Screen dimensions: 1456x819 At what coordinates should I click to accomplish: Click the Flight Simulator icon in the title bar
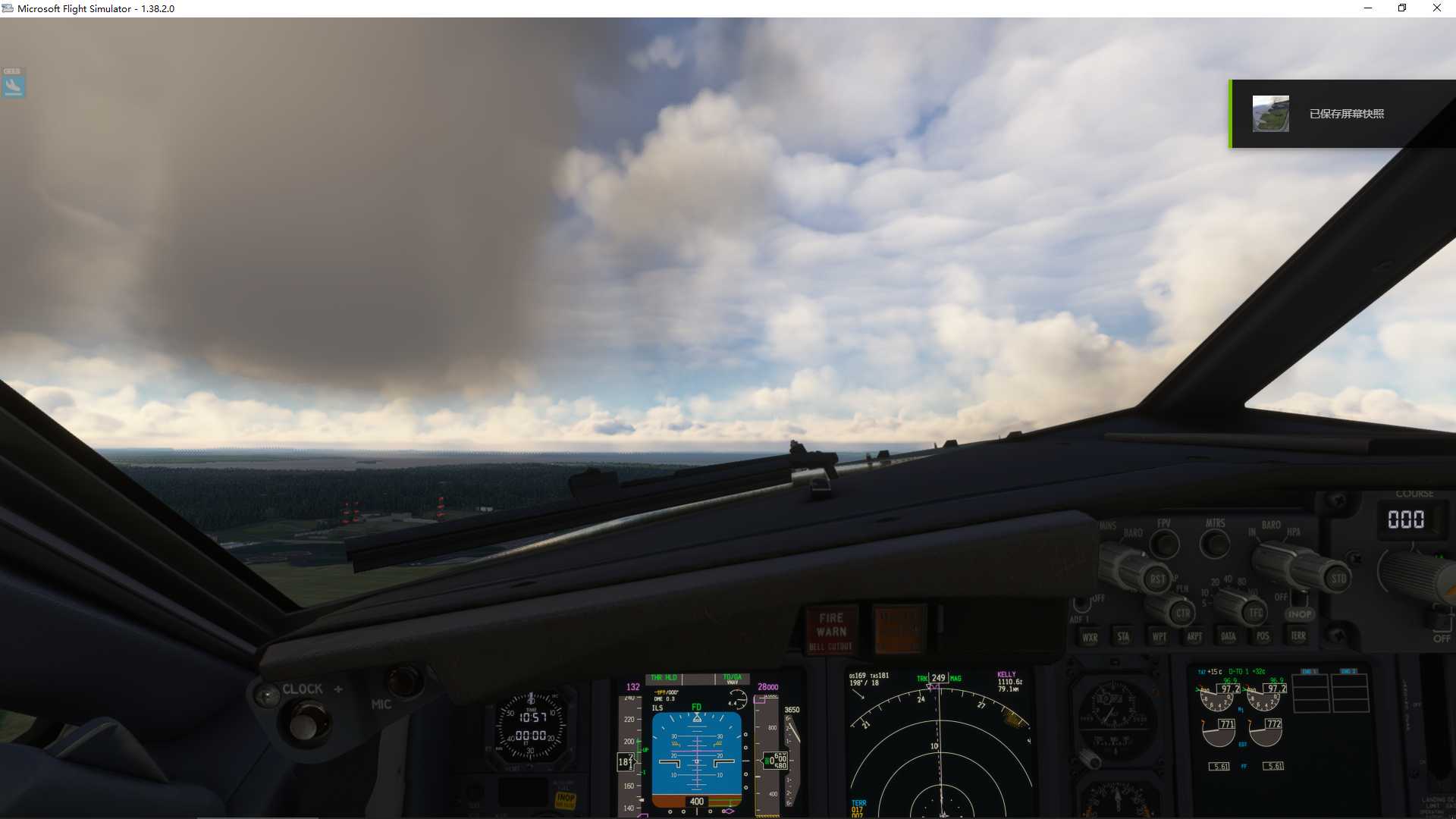(x=8, y=8)
